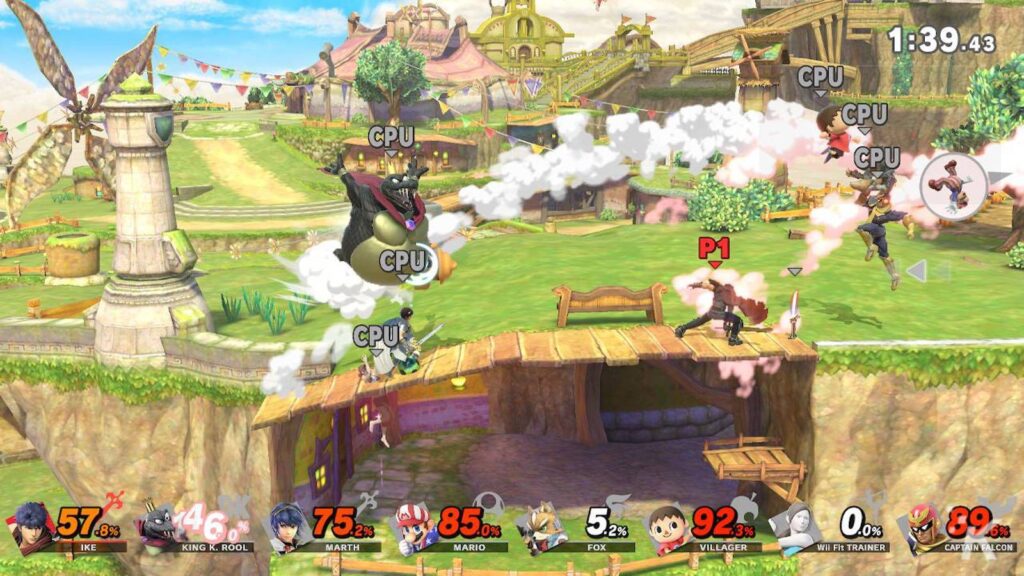Select Mario's character portrait
Screen dimensions: 1024x576
click(x=414, y=526)
